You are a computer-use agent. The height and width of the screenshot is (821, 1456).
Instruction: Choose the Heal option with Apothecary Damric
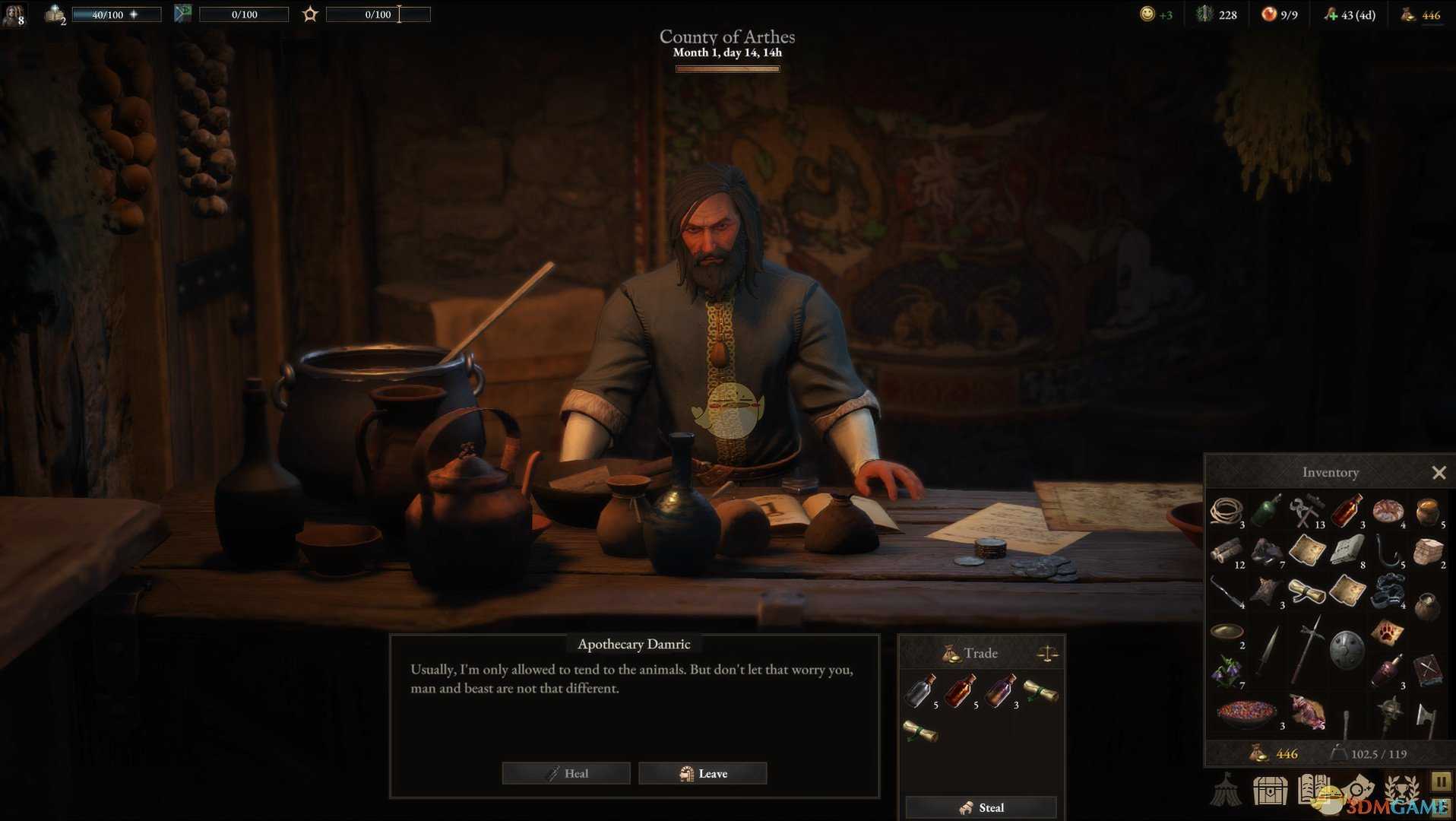pyautogui.click(x=566, y=773)
